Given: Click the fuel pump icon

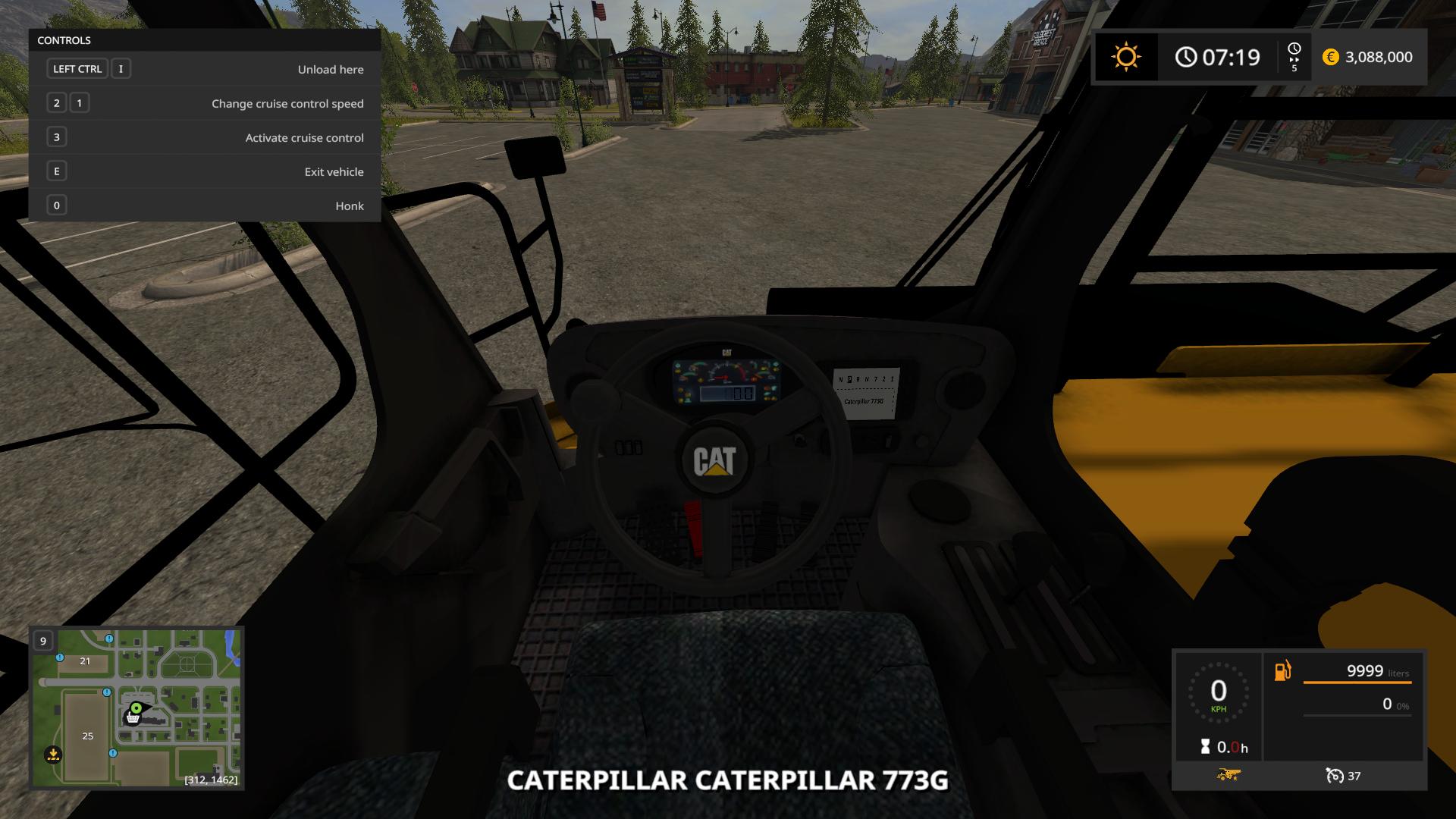Looking at the screenshot, I should [x=1283, y=672].
